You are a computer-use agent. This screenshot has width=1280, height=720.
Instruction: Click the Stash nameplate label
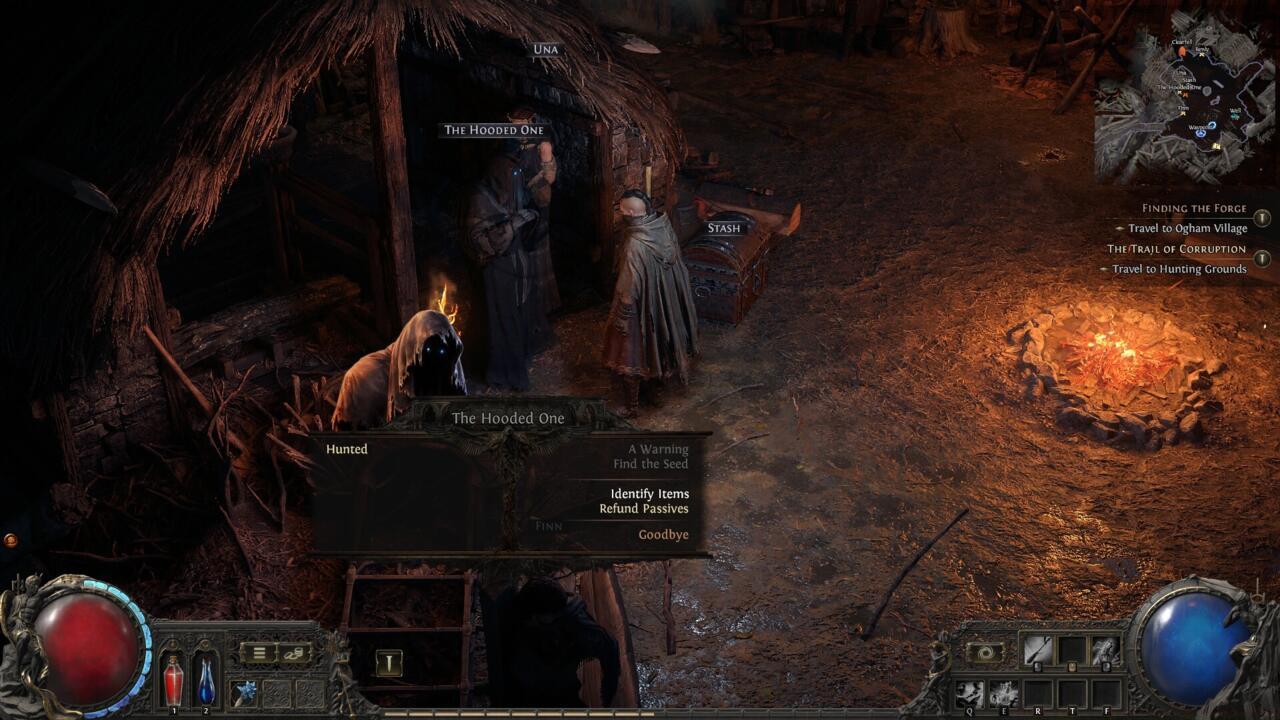click(724, 228)
